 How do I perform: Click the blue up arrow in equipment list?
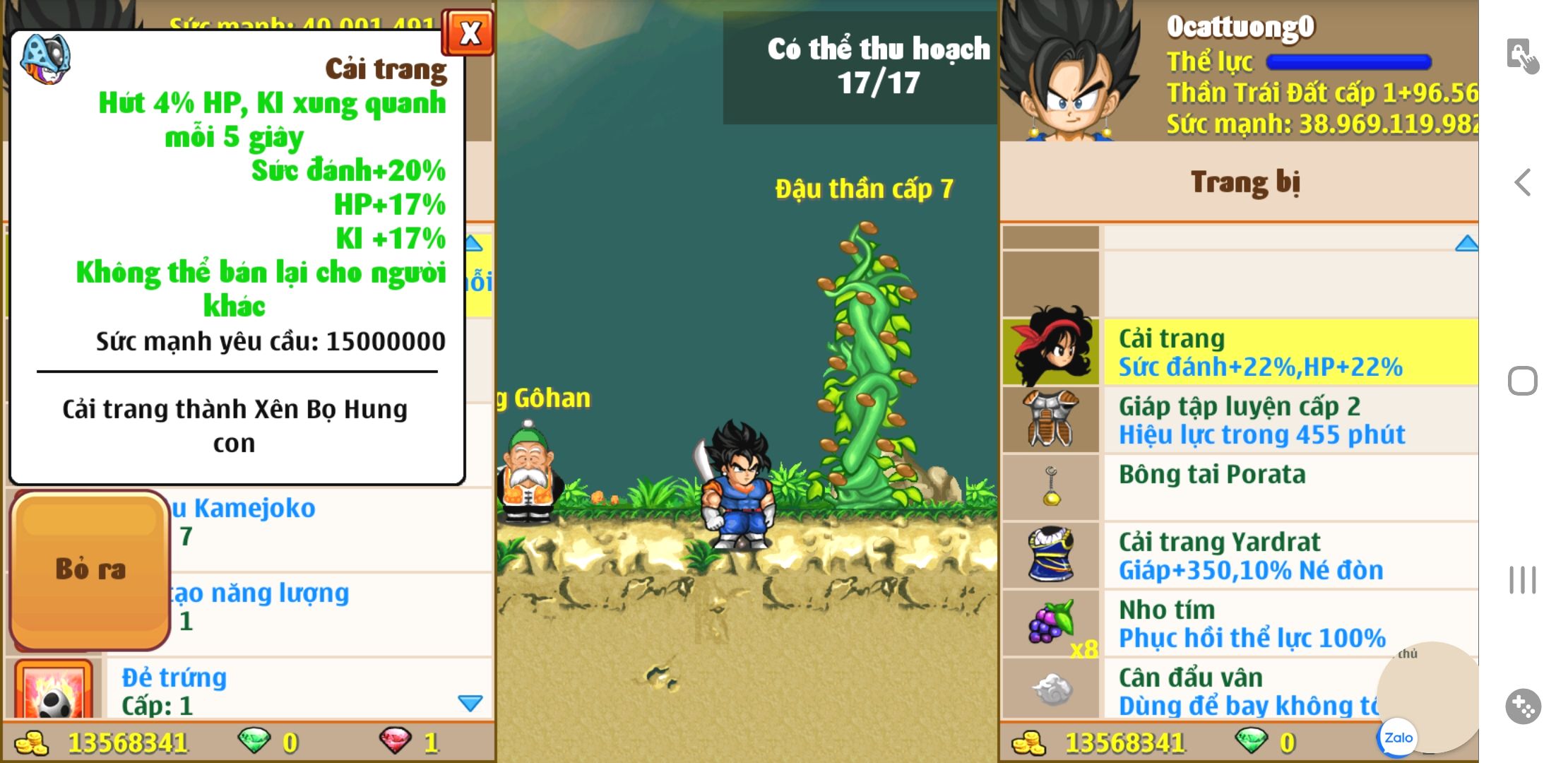point(1466,244)
